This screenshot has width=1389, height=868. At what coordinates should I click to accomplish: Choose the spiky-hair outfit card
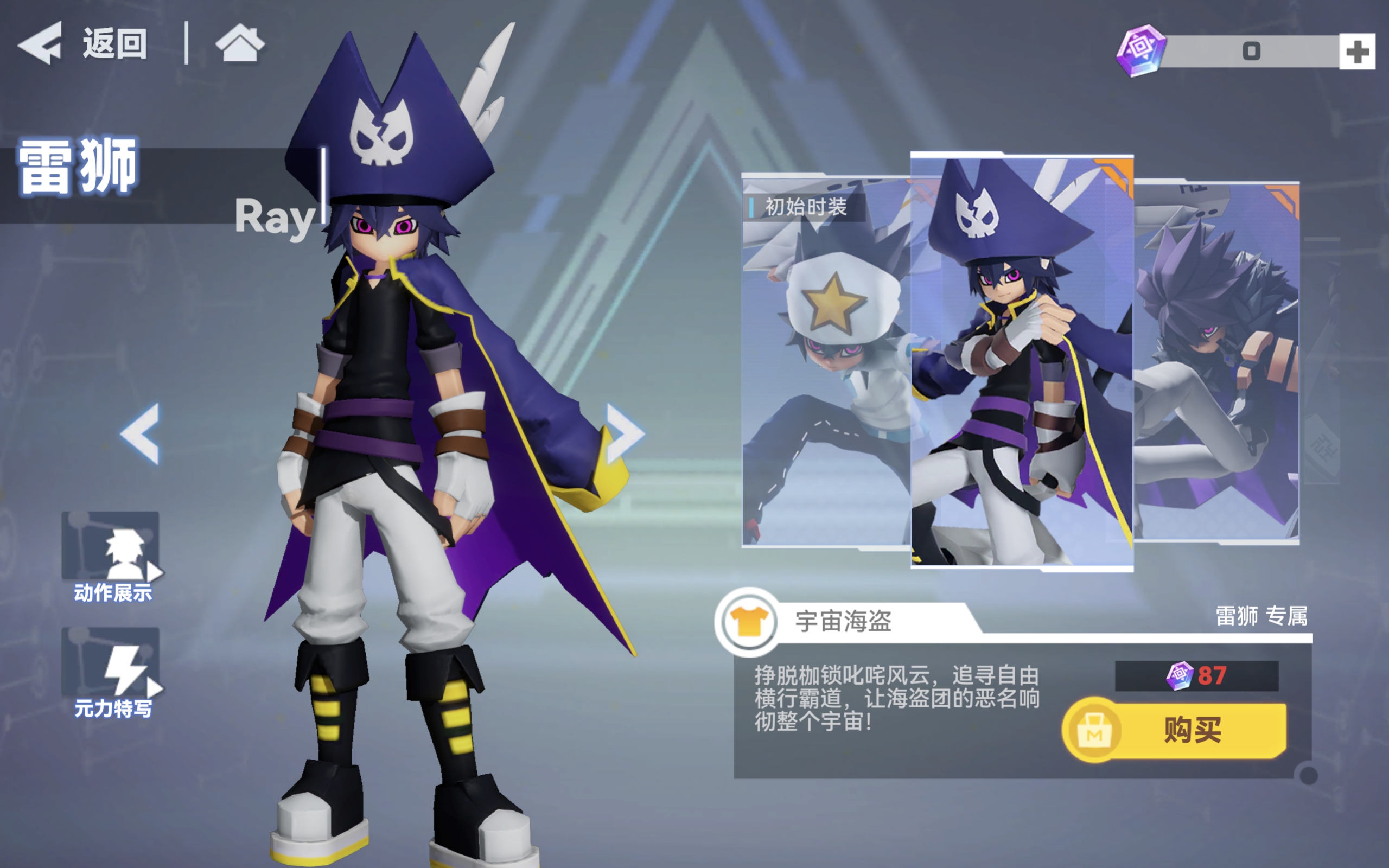click(1217, 362)
